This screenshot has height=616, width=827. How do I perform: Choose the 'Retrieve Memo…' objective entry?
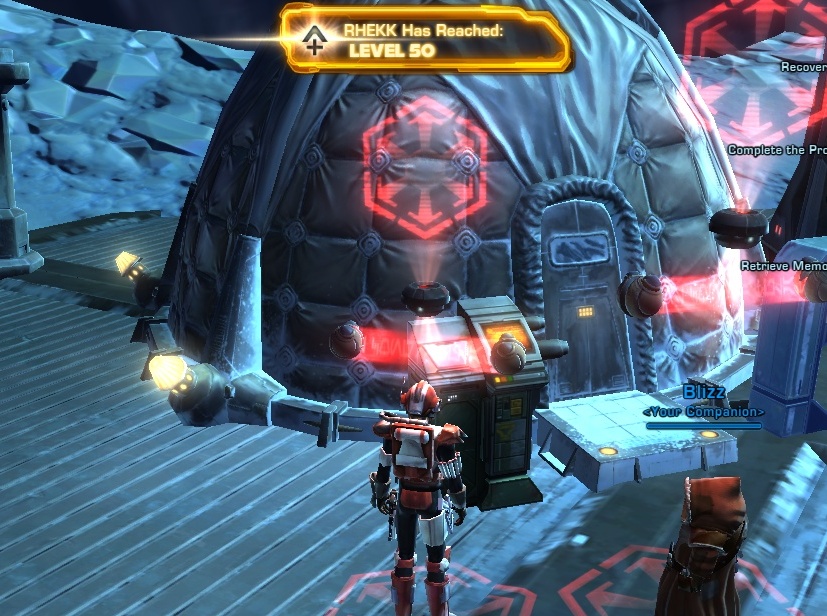pyautogui.click(x=783, y=266)
